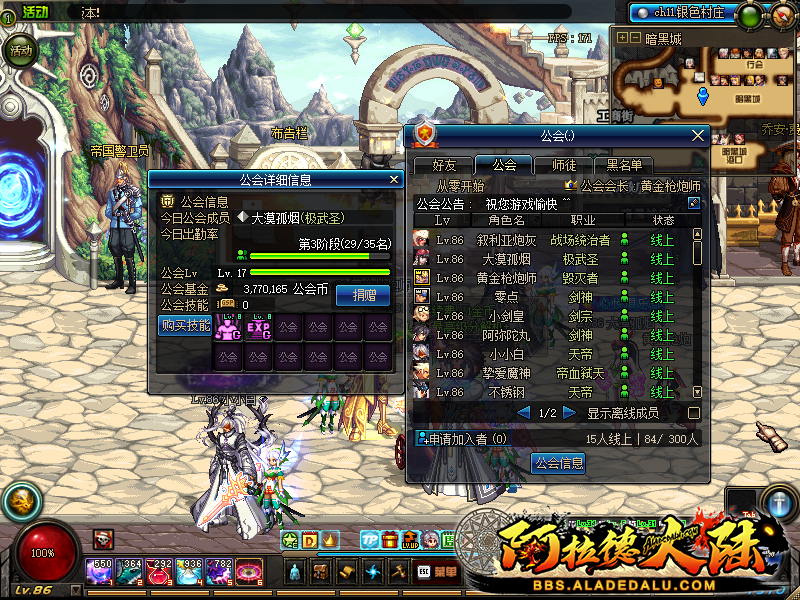Viewport: 800px width, 600px height.
Task: Open the 申请加入者 applicants list
Action: tap(463, 438)
